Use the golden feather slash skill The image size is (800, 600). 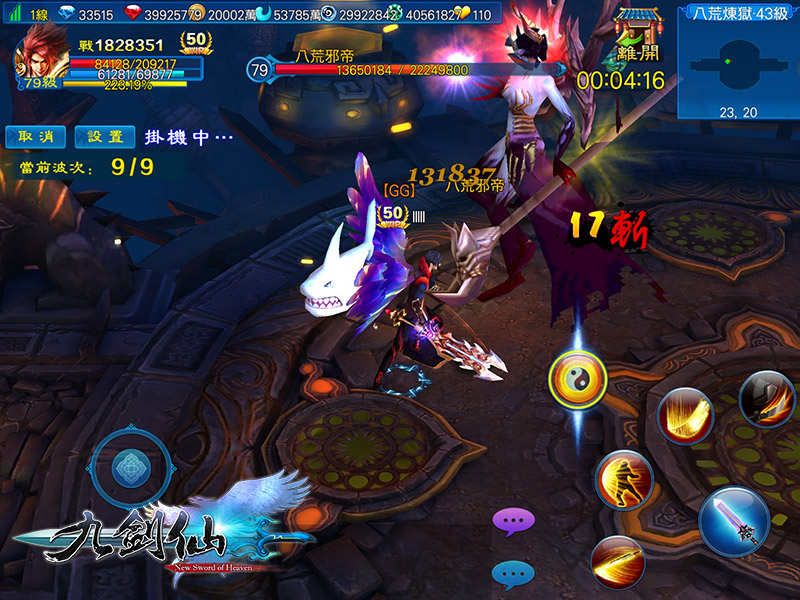point(685,416)
